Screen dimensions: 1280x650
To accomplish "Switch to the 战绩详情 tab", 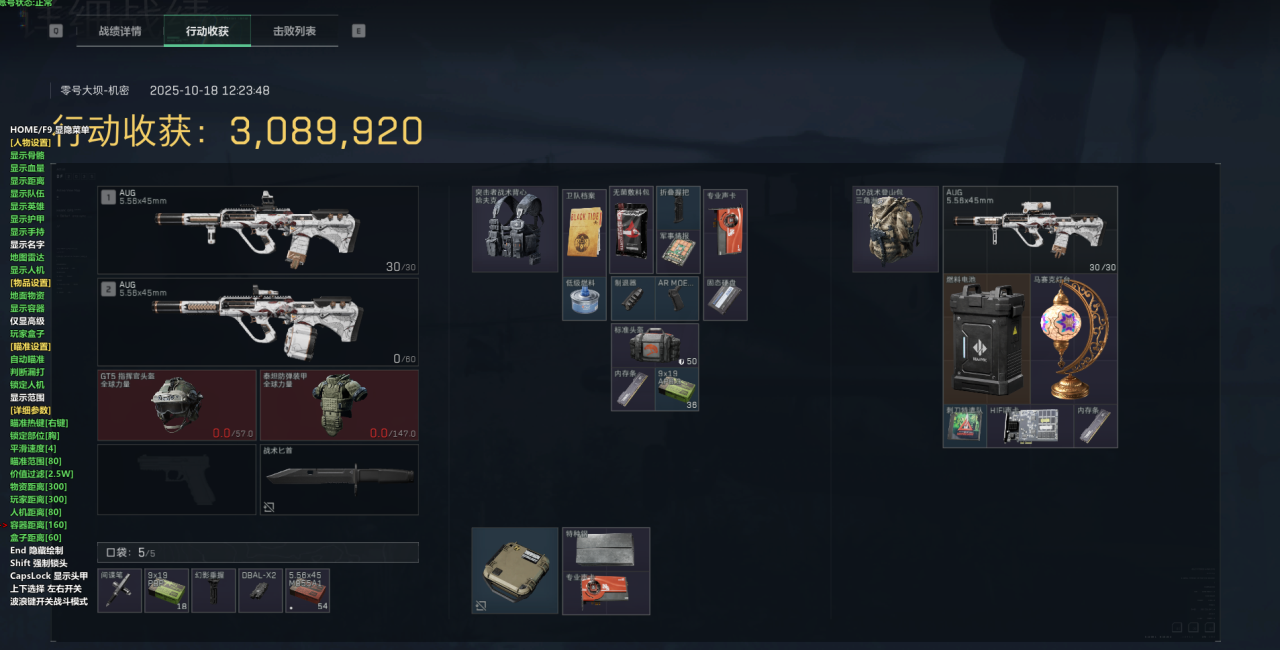I will (x=120, y=31).
